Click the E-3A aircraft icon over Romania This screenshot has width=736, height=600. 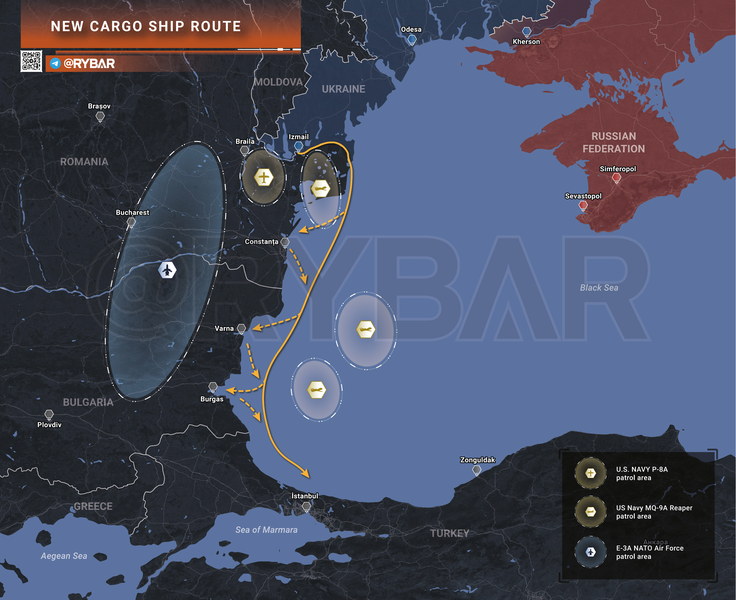click(167, 271)
